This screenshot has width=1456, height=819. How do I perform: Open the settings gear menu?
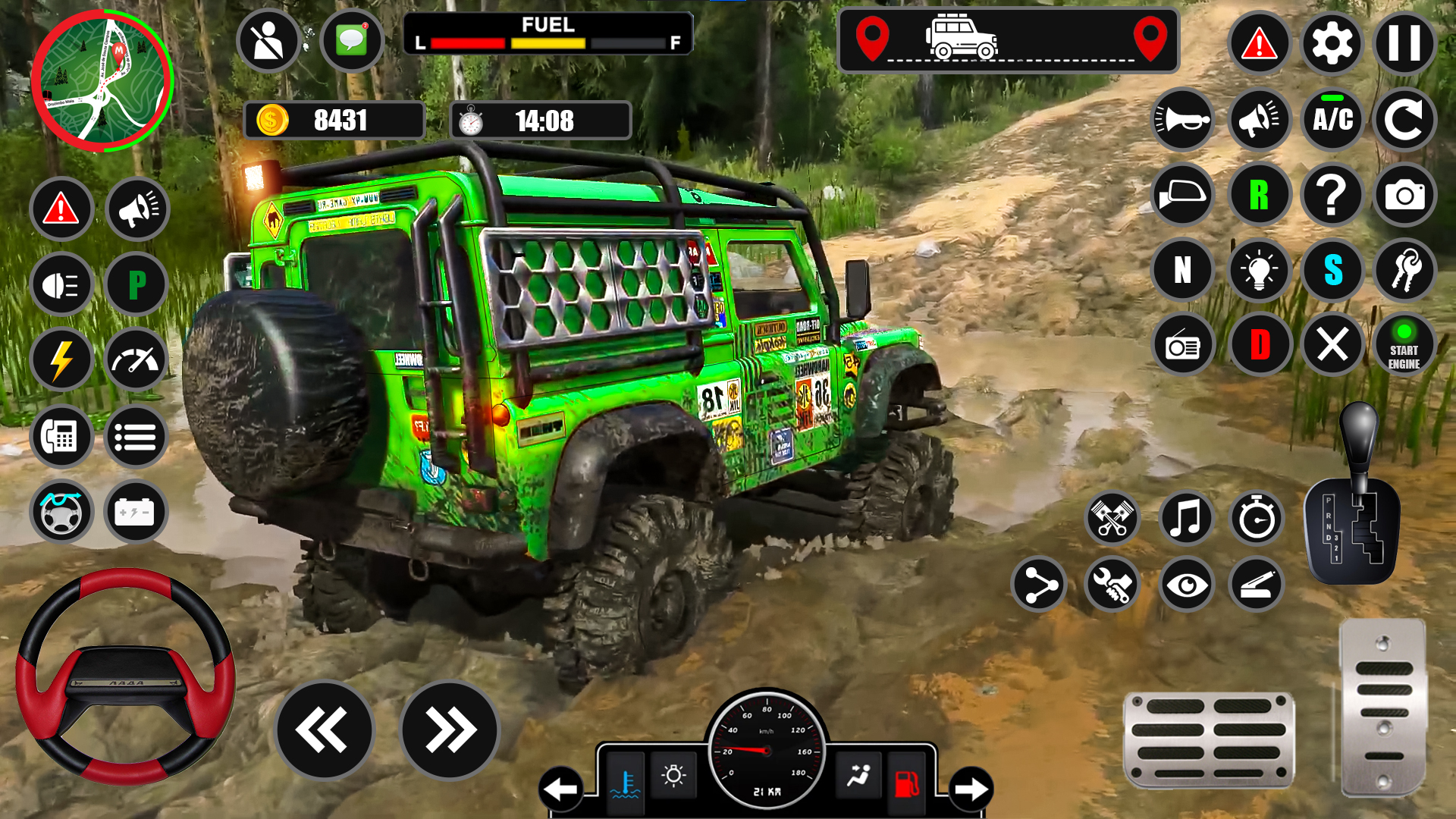(1332, 44)
